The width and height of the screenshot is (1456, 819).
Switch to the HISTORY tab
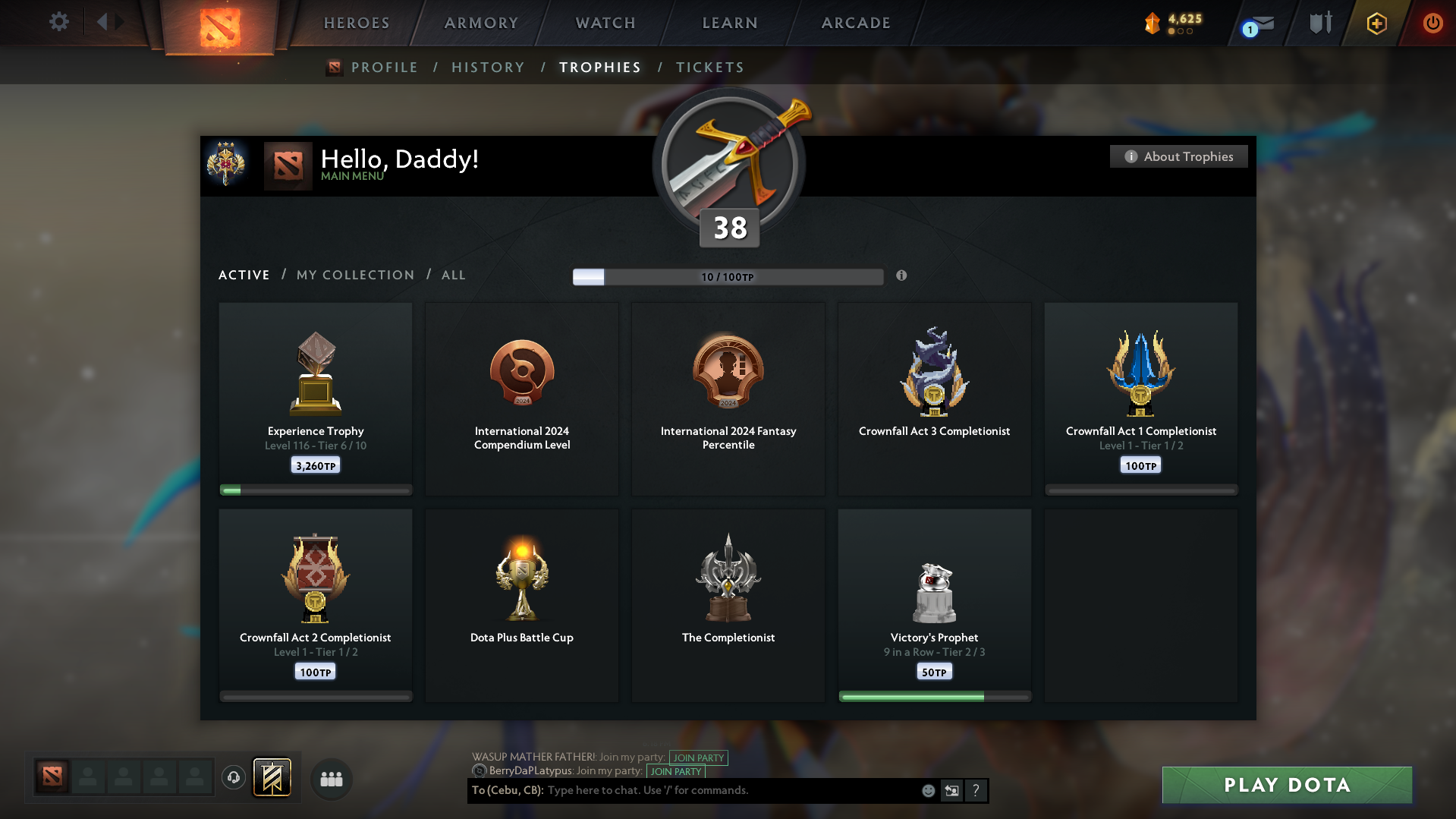click(x=487, y=67)
